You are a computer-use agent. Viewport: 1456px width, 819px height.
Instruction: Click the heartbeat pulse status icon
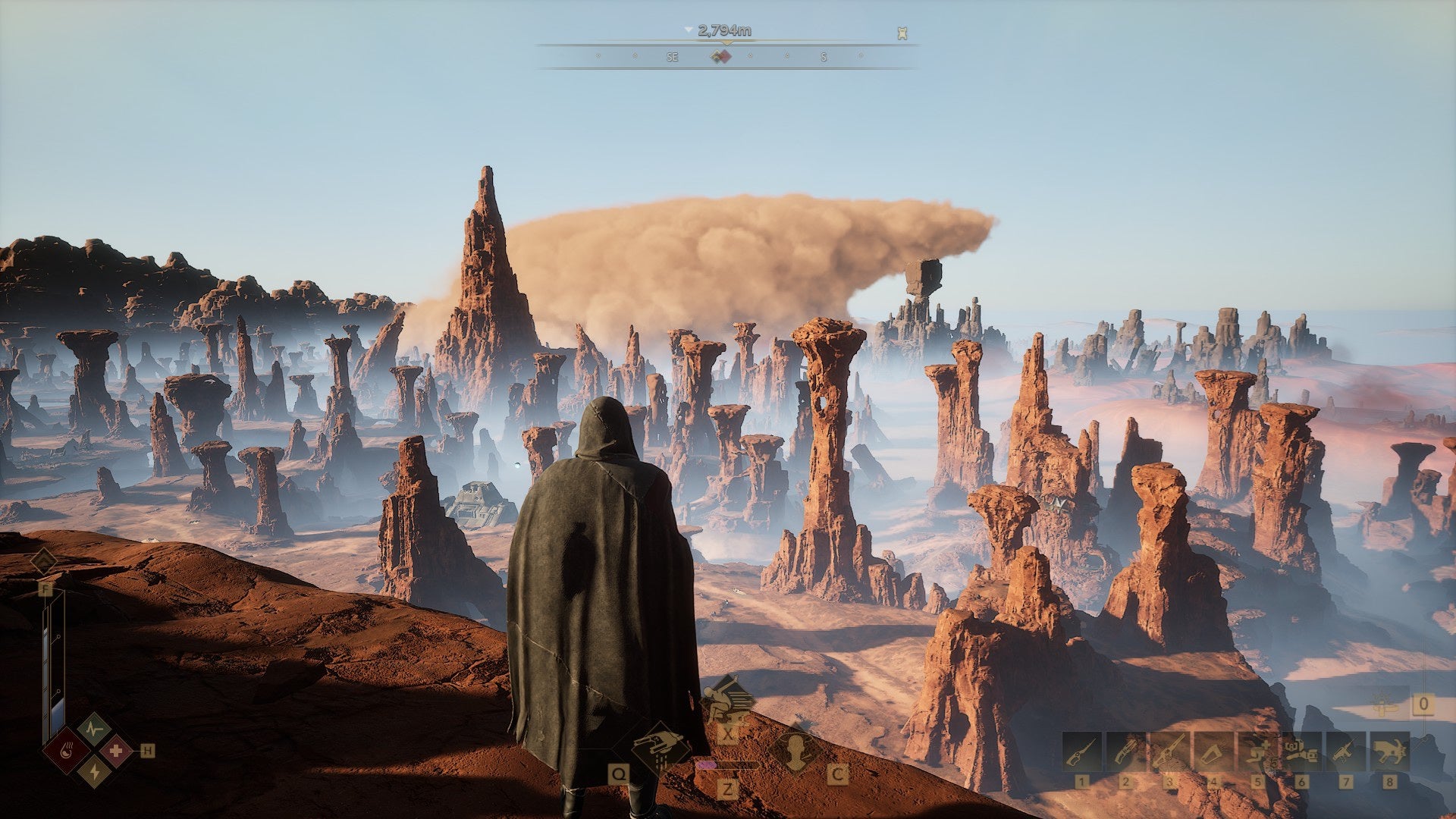[94, 730]
